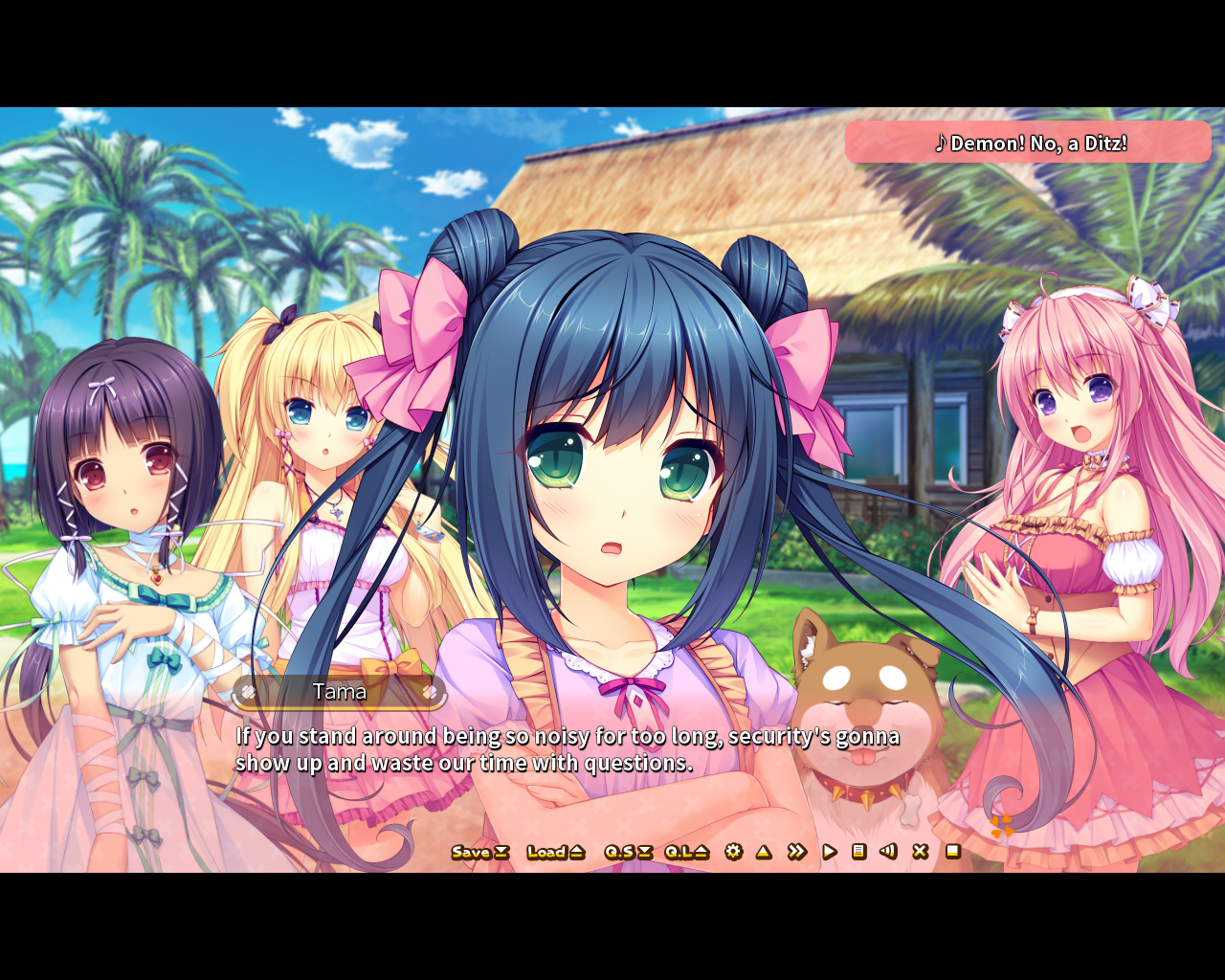
Task: Open the Save menu
Action: 479,852
